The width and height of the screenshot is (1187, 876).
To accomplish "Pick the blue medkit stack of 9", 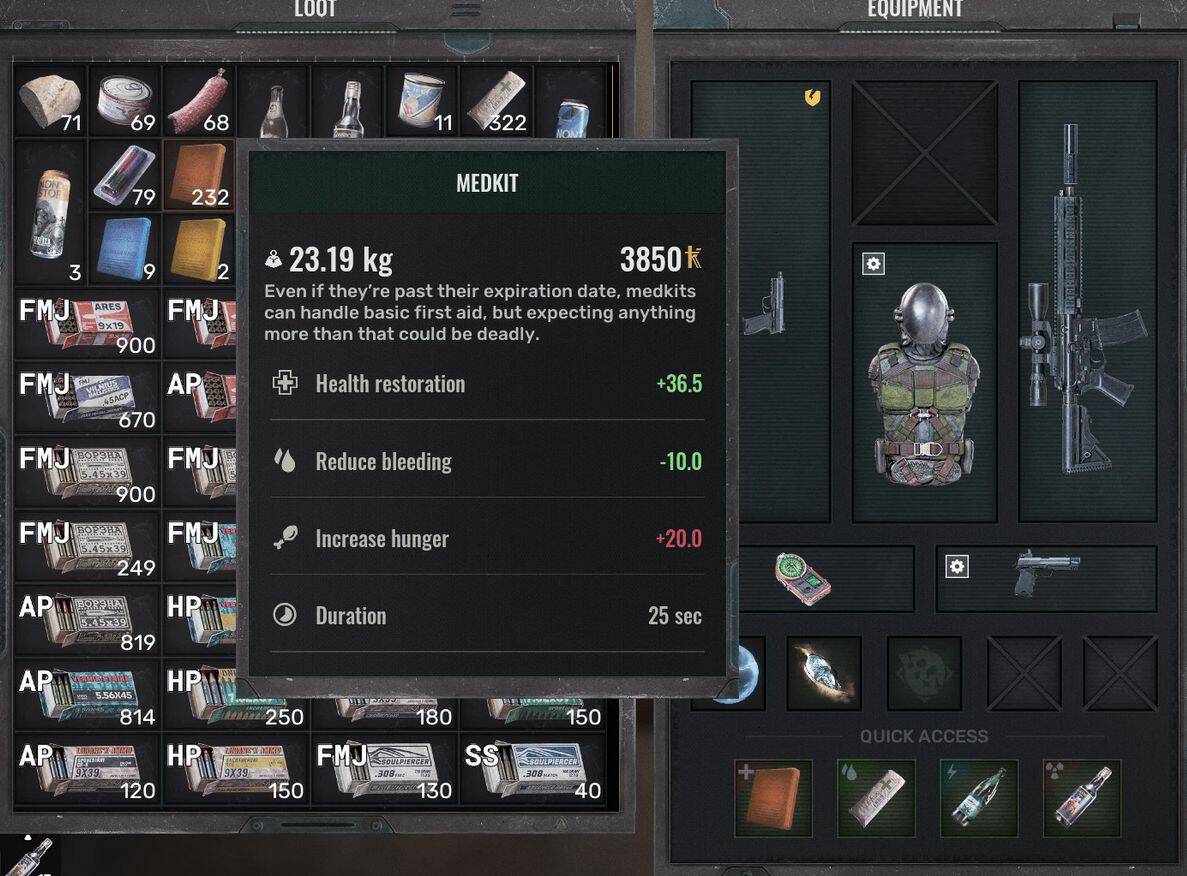I will pos(125,249).
